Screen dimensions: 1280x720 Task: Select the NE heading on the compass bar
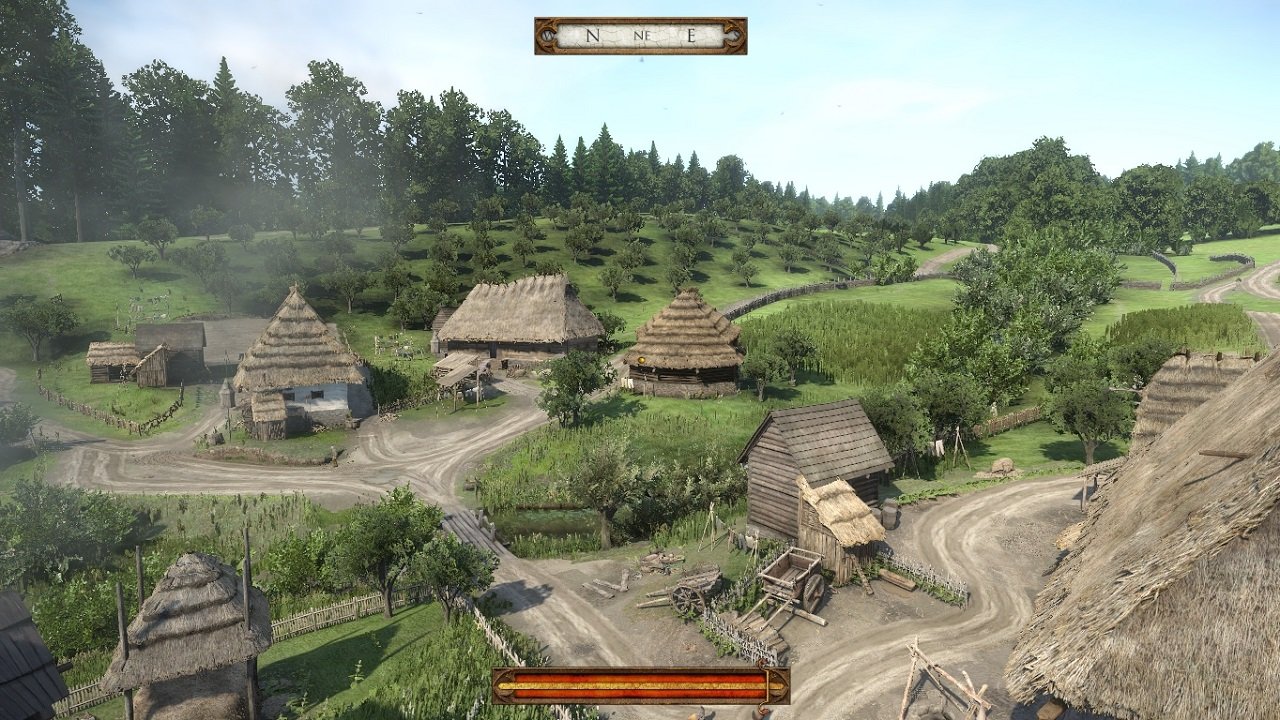pos(643,35)
